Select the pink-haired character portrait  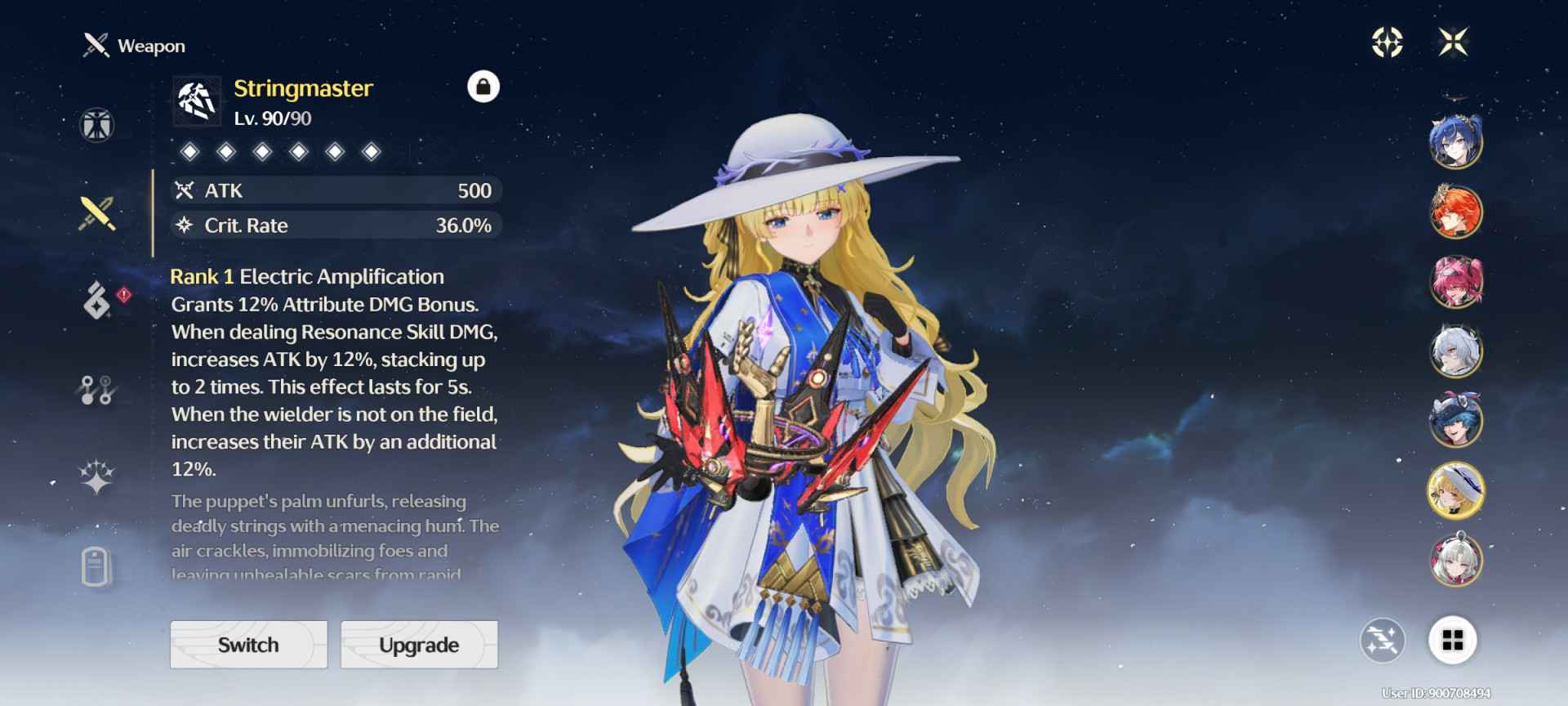click(x=1455, y=282)
